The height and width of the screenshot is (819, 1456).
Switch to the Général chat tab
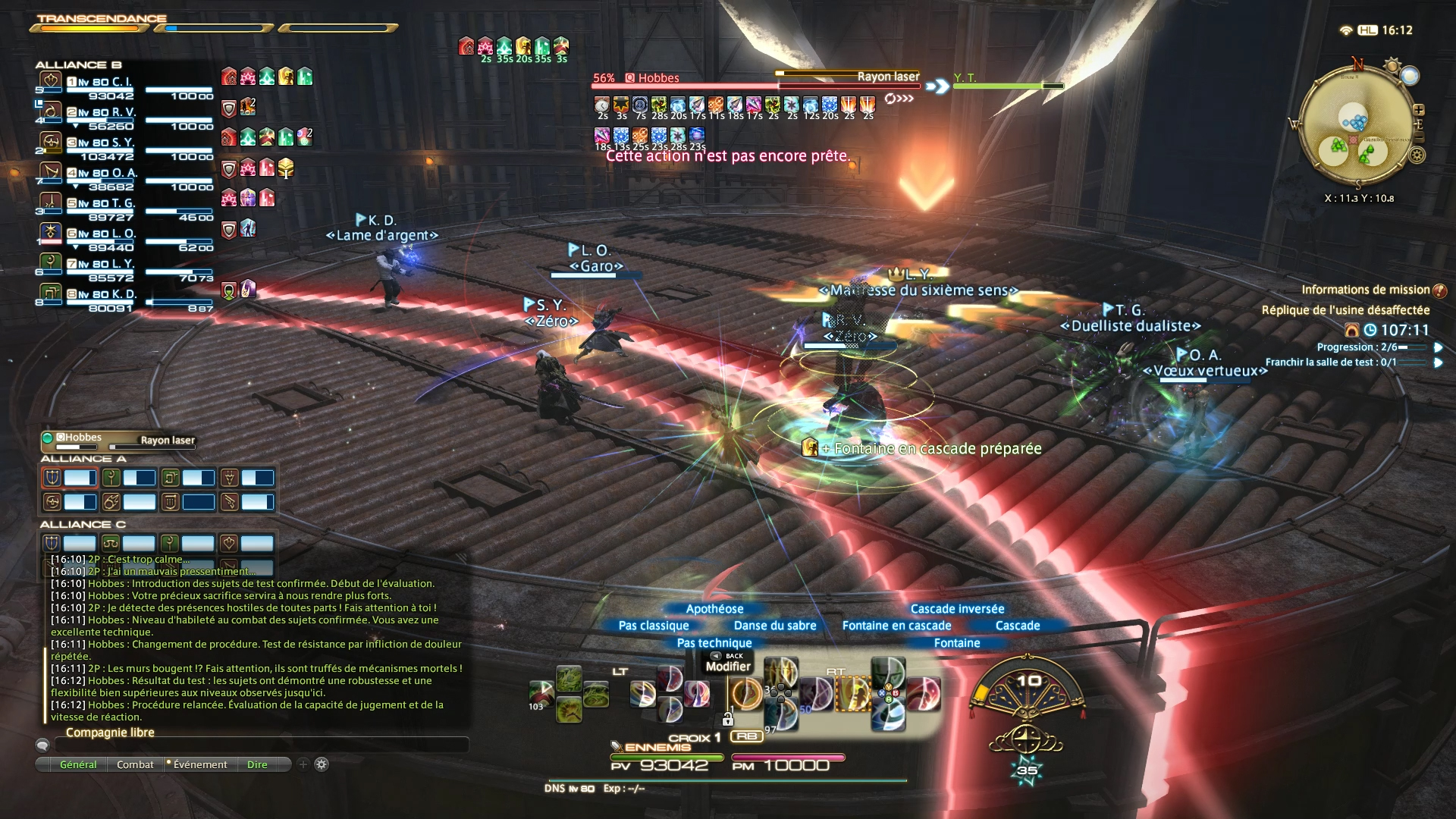78,764
